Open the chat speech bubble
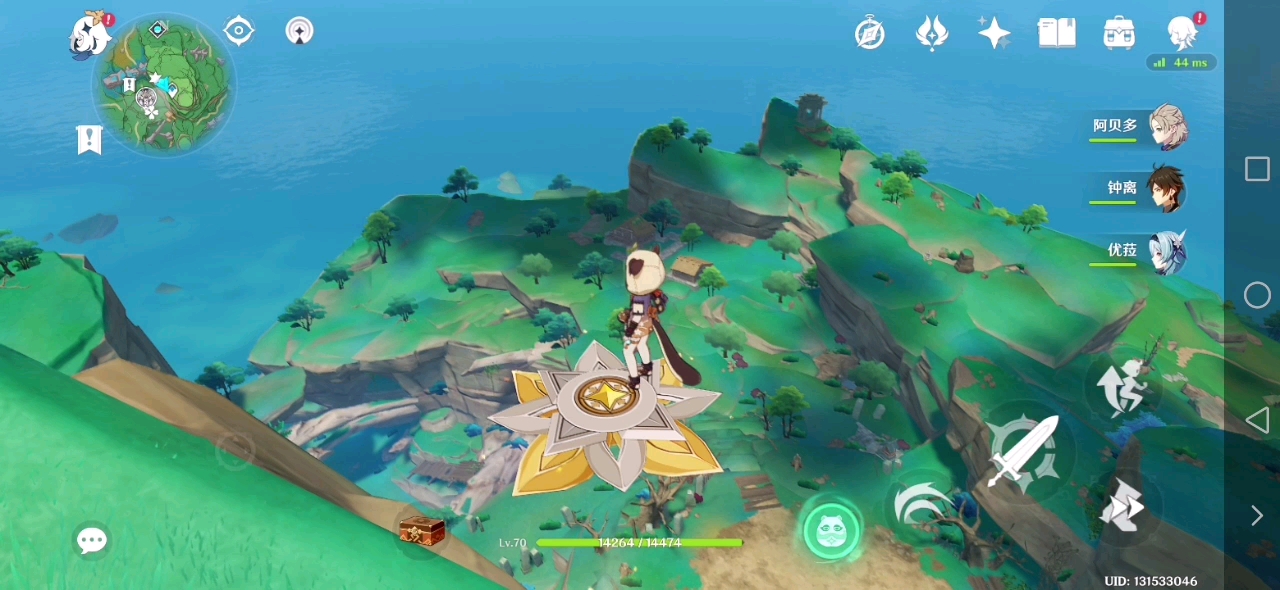Viewport: 1280px width, 590px height. click(92, 541)
